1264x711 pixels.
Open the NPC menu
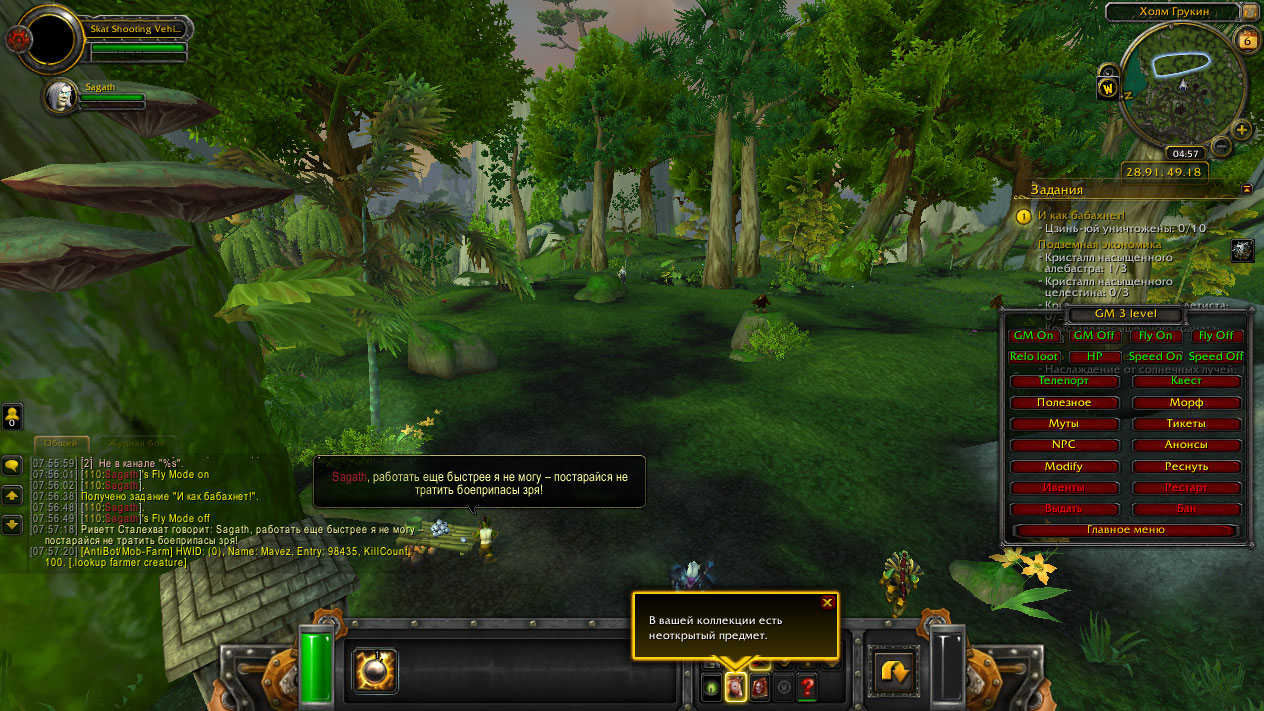coord(1064,445)
